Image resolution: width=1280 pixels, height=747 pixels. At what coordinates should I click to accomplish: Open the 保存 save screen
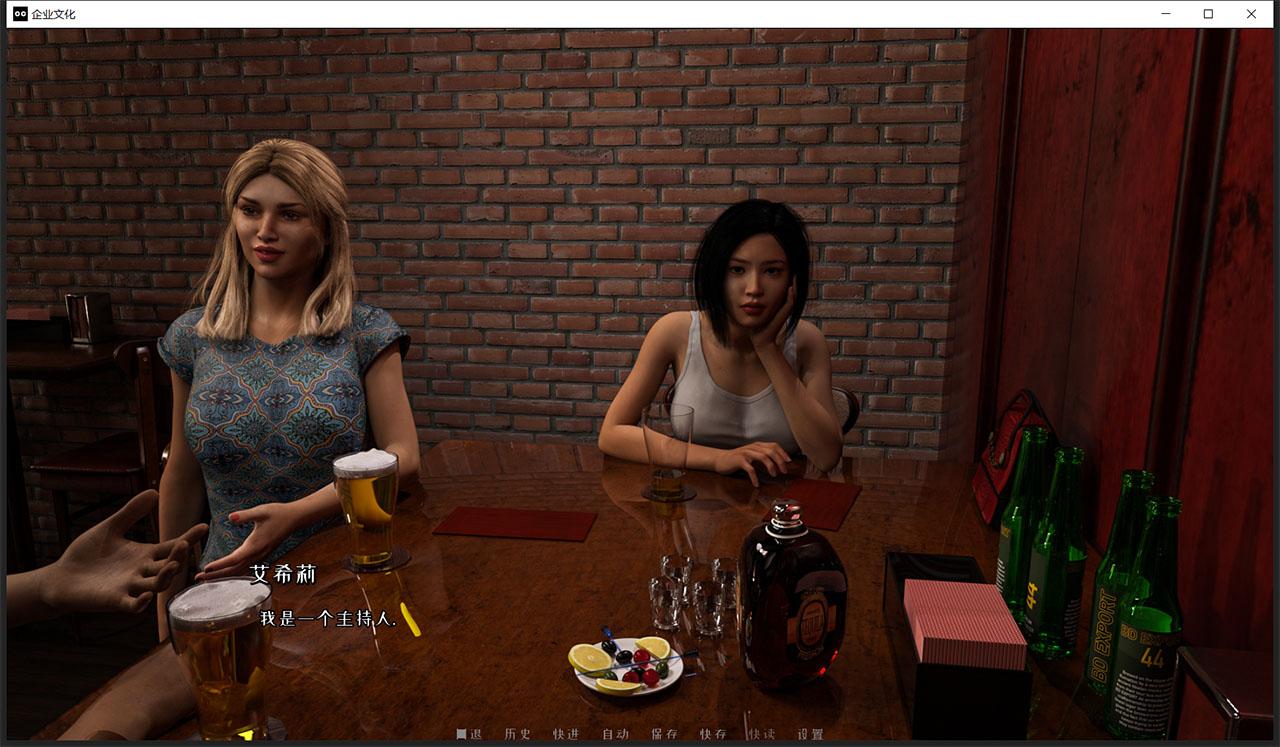point(666,733)
